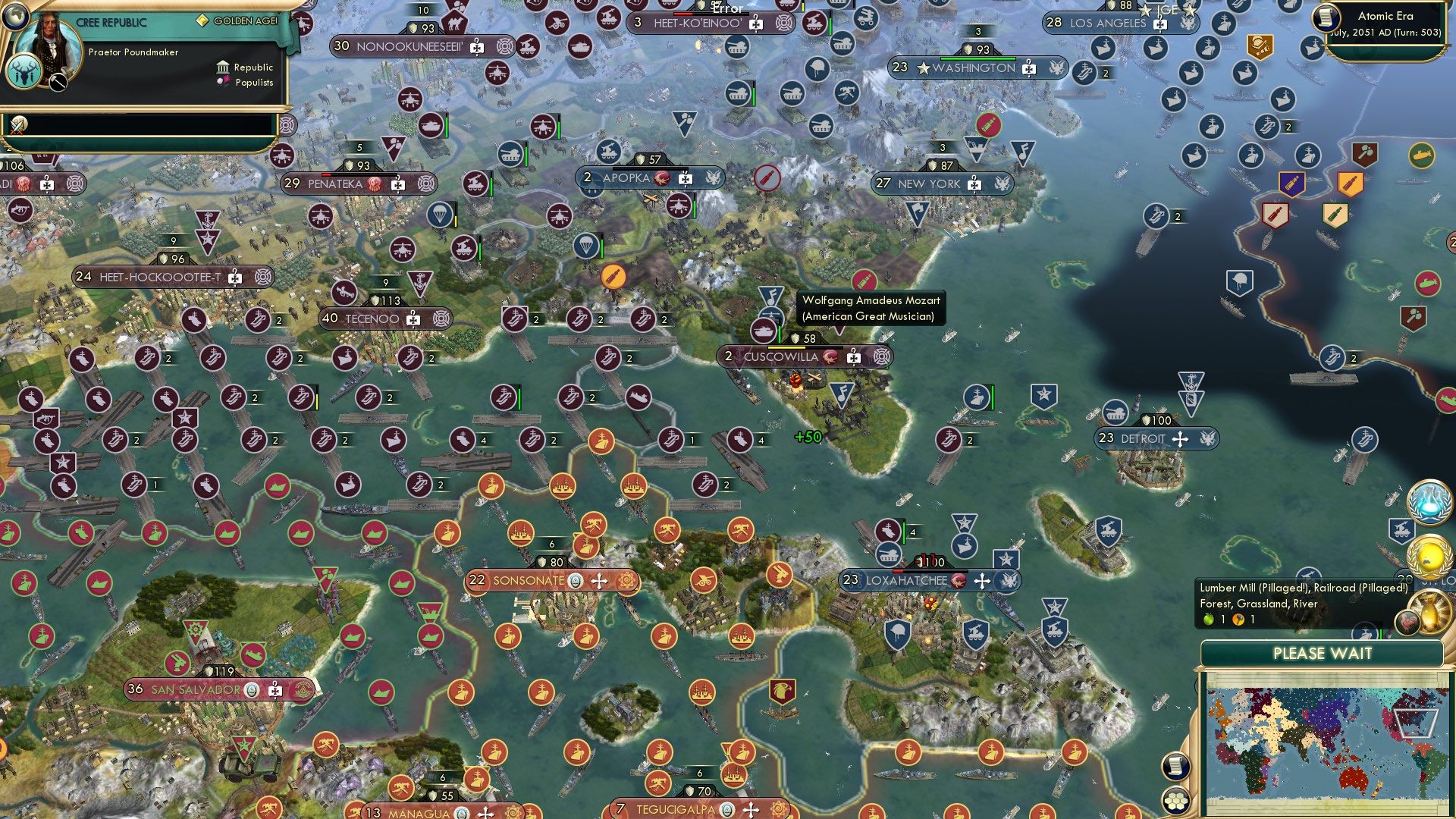Open the science notification flask medallion
The image size is (1456, 819).
click(1429, 501)
